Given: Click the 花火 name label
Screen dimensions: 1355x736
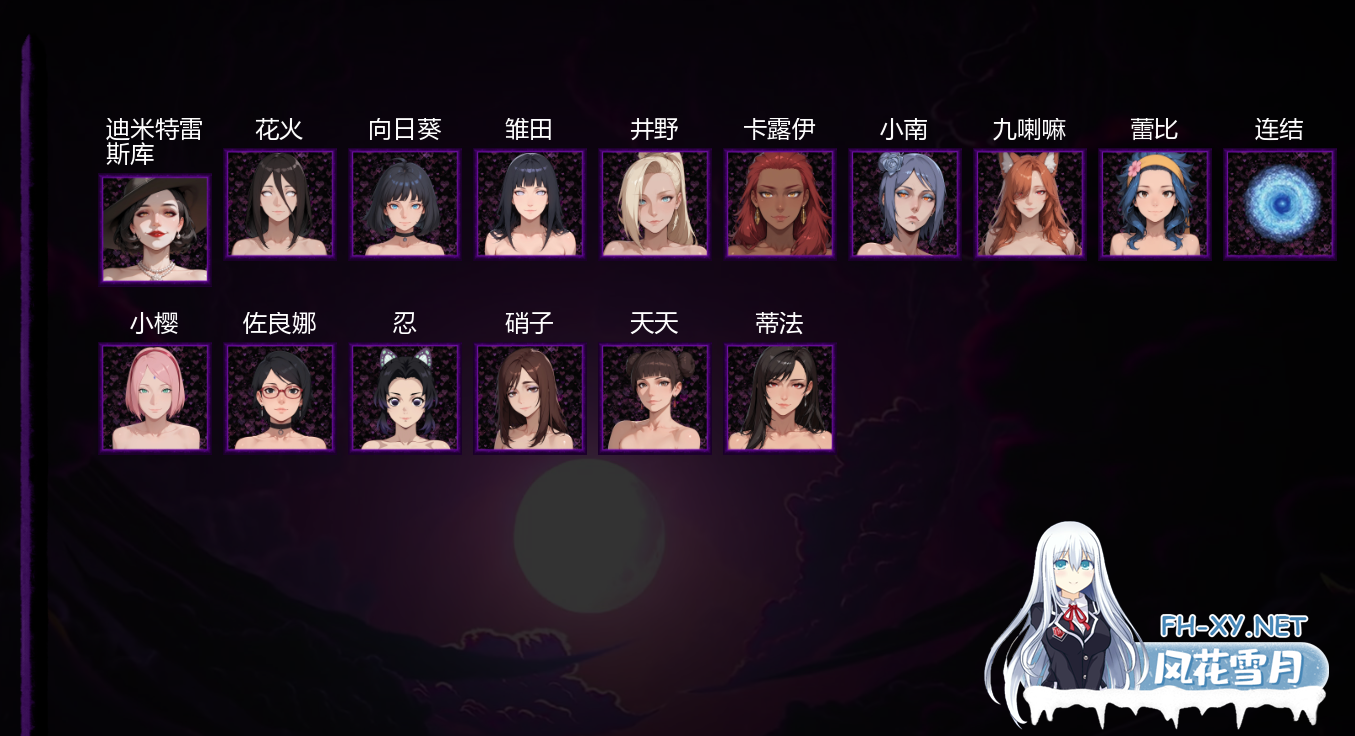Looking at the screenshot, I should click(280, 129).
